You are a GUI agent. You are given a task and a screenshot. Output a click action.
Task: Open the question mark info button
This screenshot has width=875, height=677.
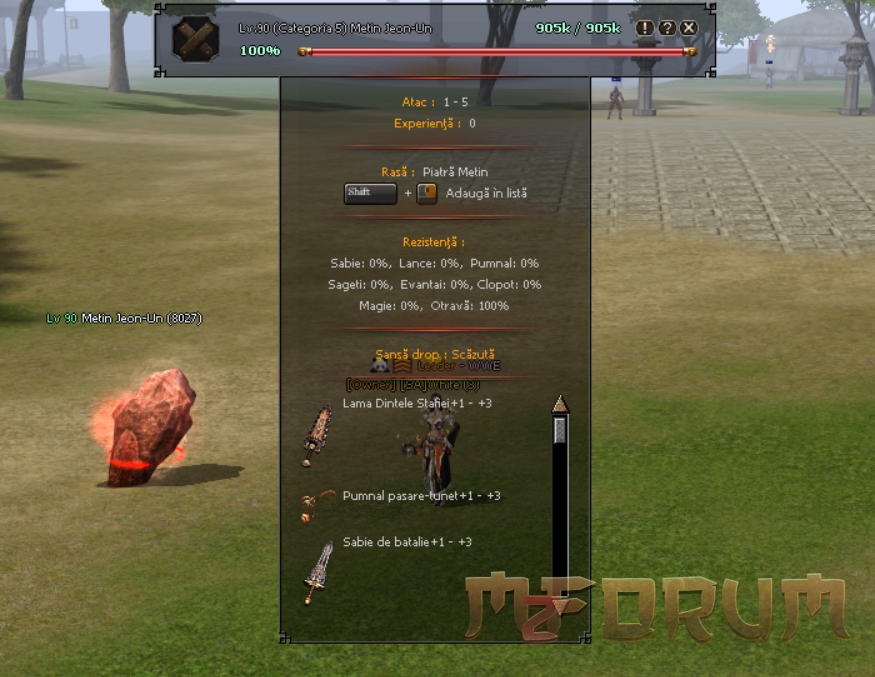667,28
